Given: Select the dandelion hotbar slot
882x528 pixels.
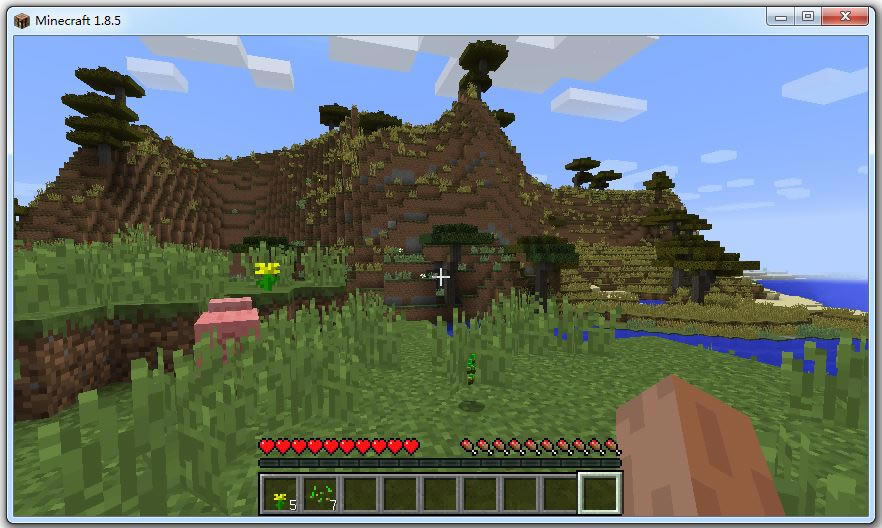Looking at the screenshot, I should [280, 494].
